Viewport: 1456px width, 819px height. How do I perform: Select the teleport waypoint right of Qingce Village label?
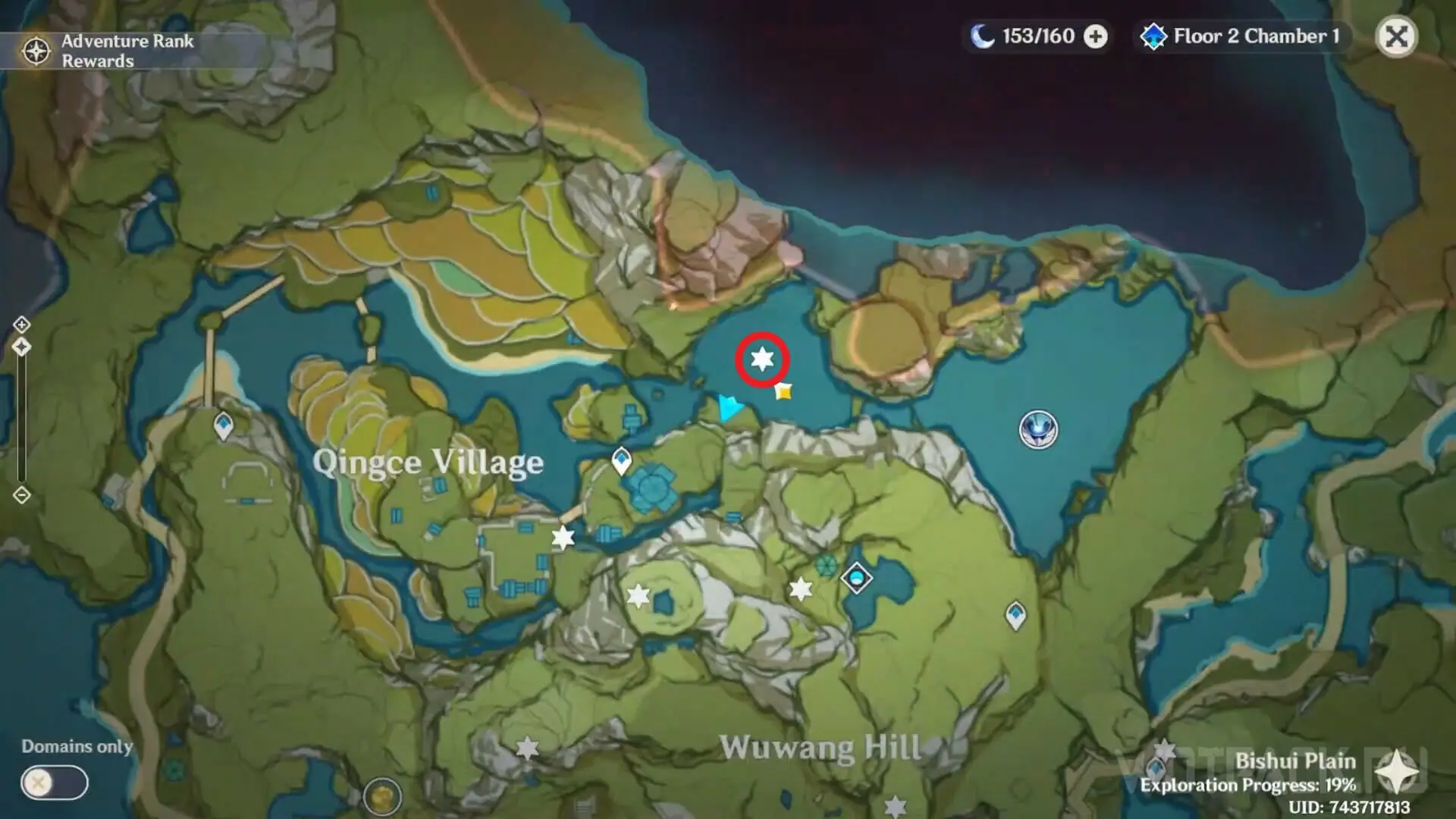621,460
